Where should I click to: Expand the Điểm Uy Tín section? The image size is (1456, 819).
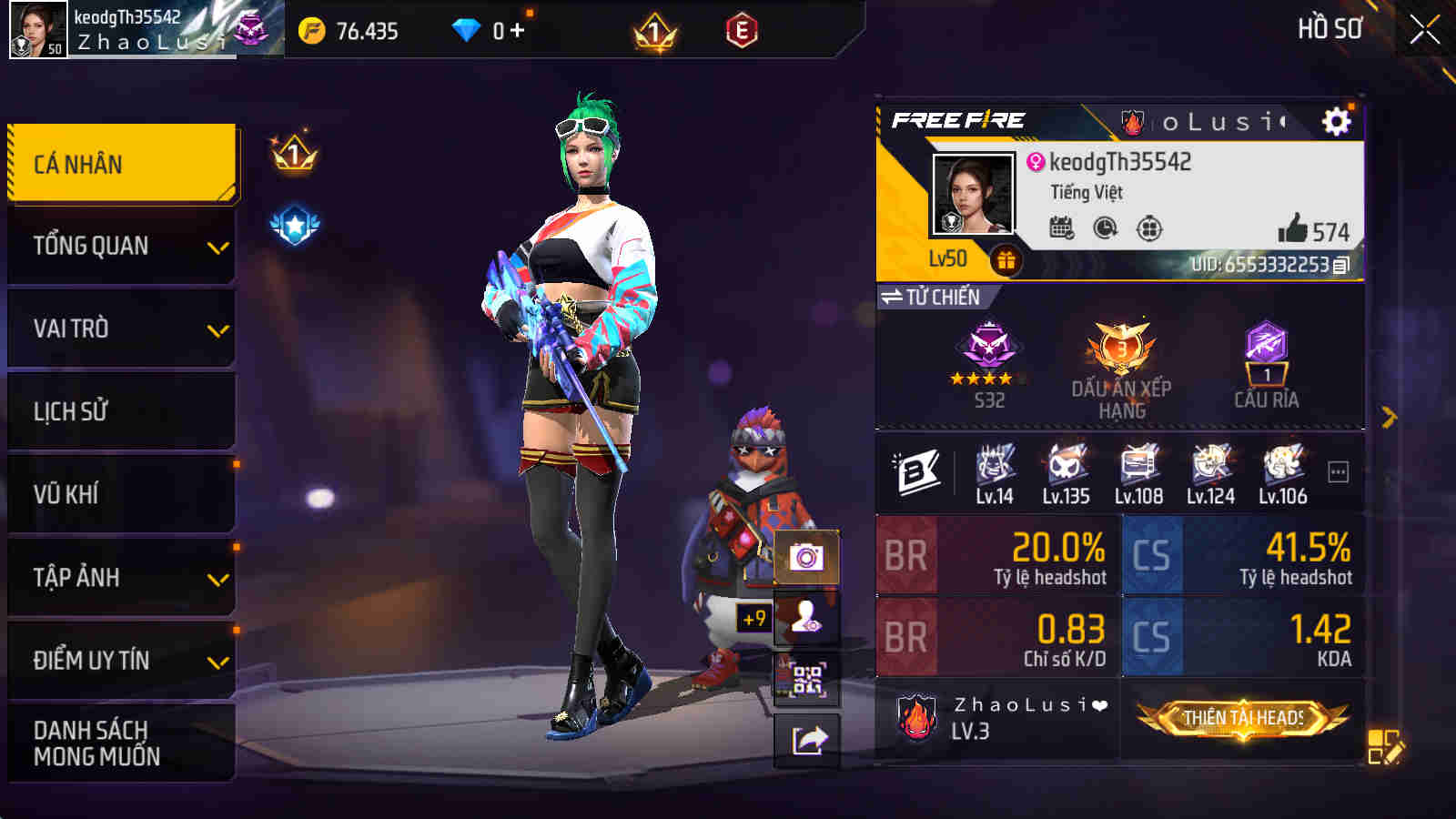(121, 662)
